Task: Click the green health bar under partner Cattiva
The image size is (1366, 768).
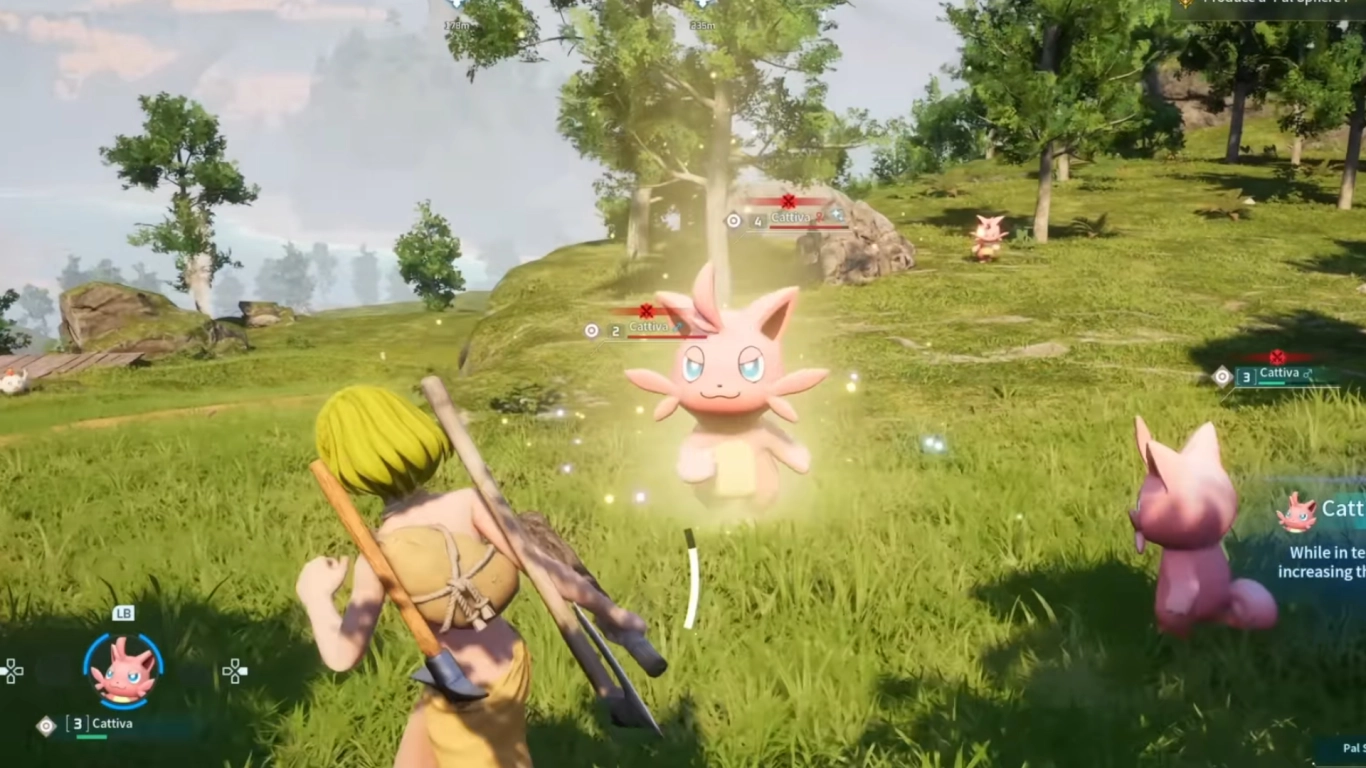Action: pos(91,737)
